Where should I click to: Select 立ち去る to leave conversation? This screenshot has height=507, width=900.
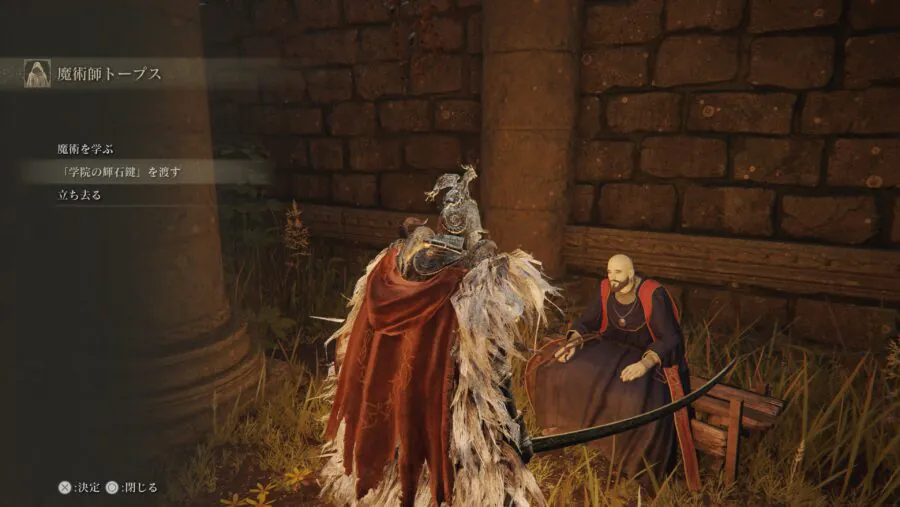[79, 195]
